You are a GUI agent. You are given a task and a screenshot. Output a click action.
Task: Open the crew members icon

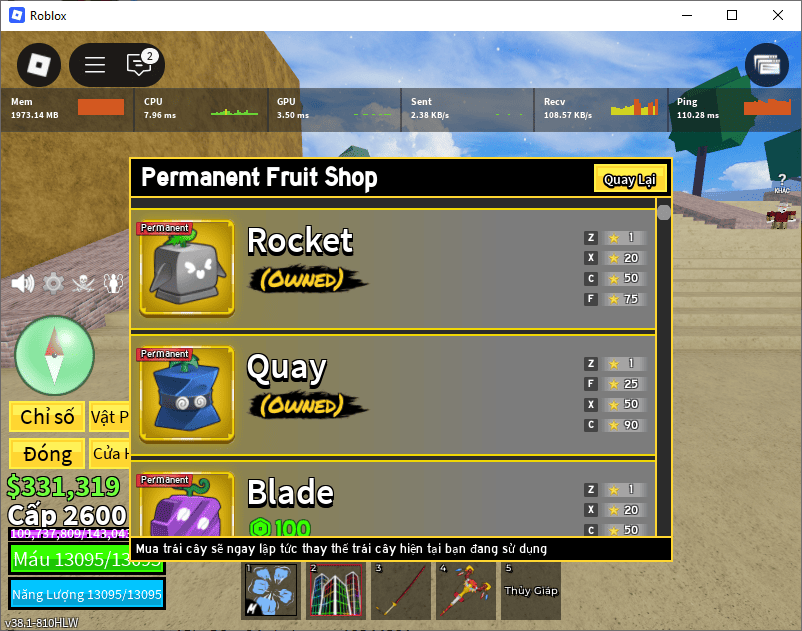click(115, 283)
